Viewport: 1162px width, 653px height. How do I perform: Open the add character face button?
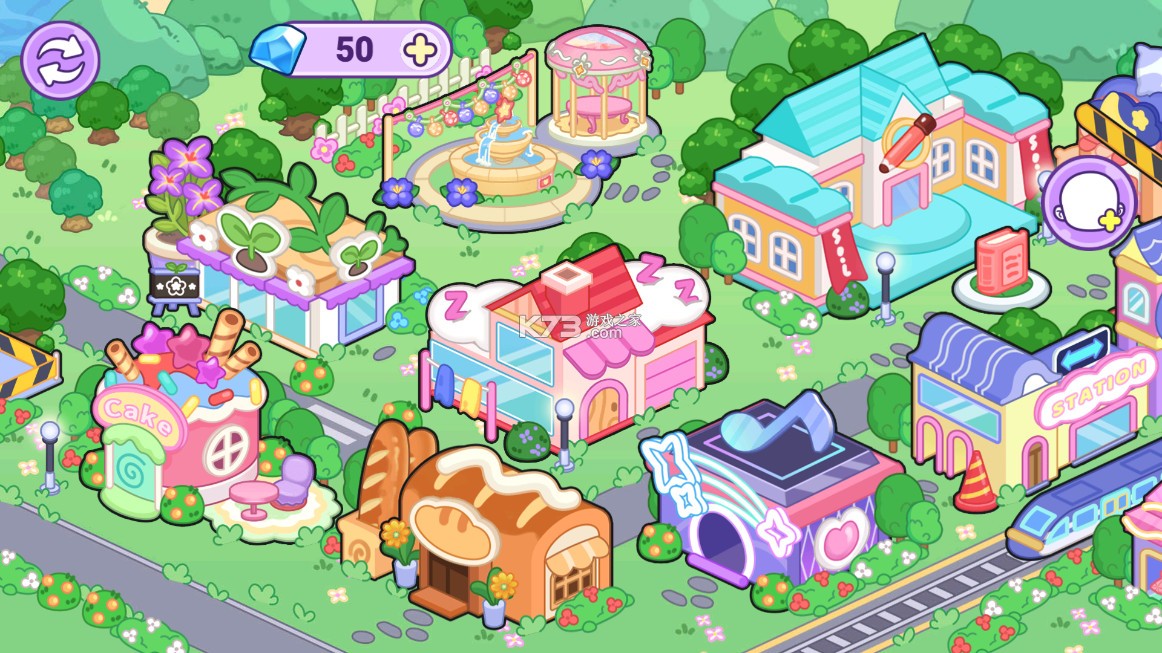coord(1088,203)
